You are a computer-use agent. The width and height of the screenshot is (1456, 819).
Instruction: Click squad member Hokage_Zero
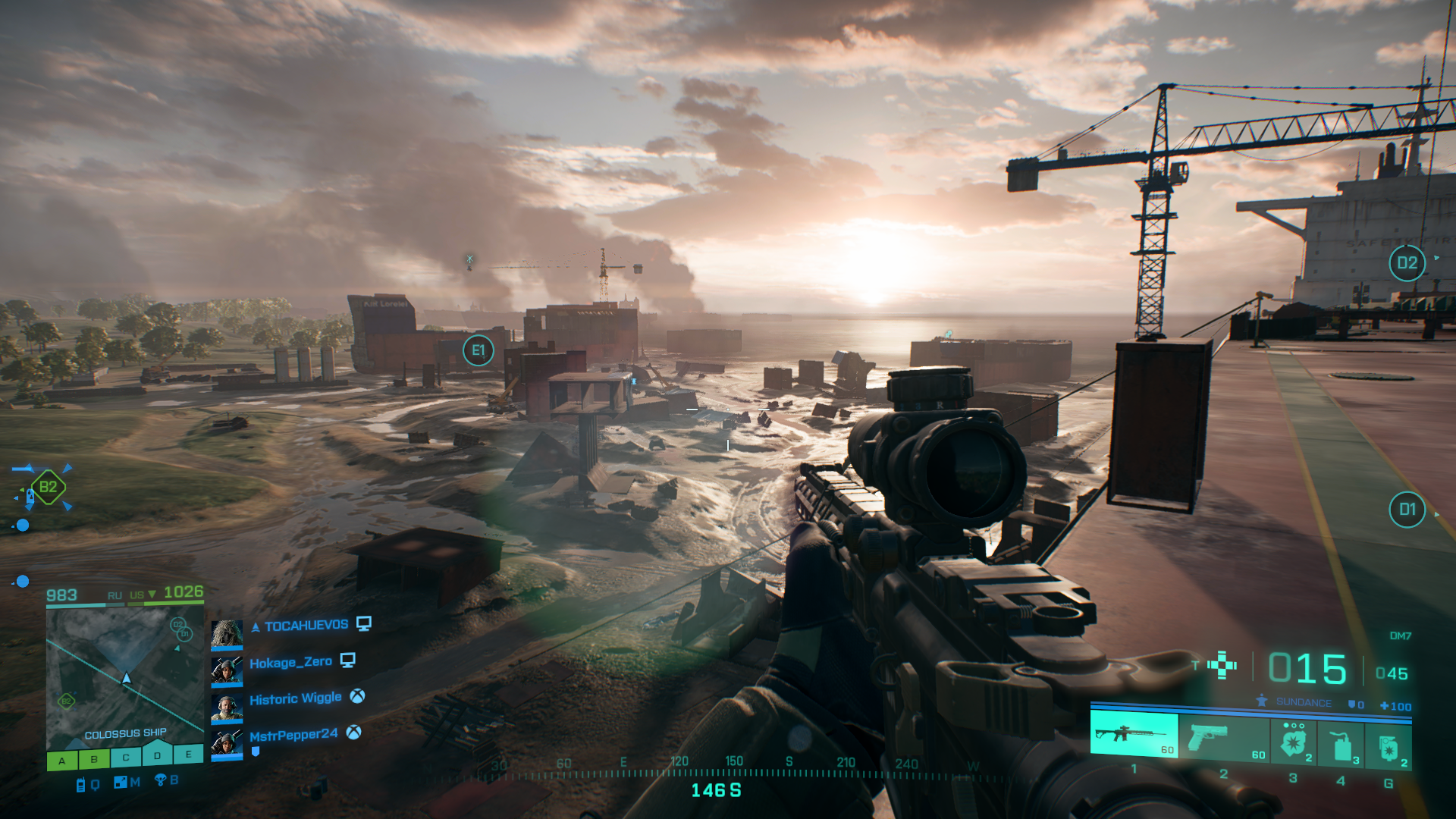290,662
